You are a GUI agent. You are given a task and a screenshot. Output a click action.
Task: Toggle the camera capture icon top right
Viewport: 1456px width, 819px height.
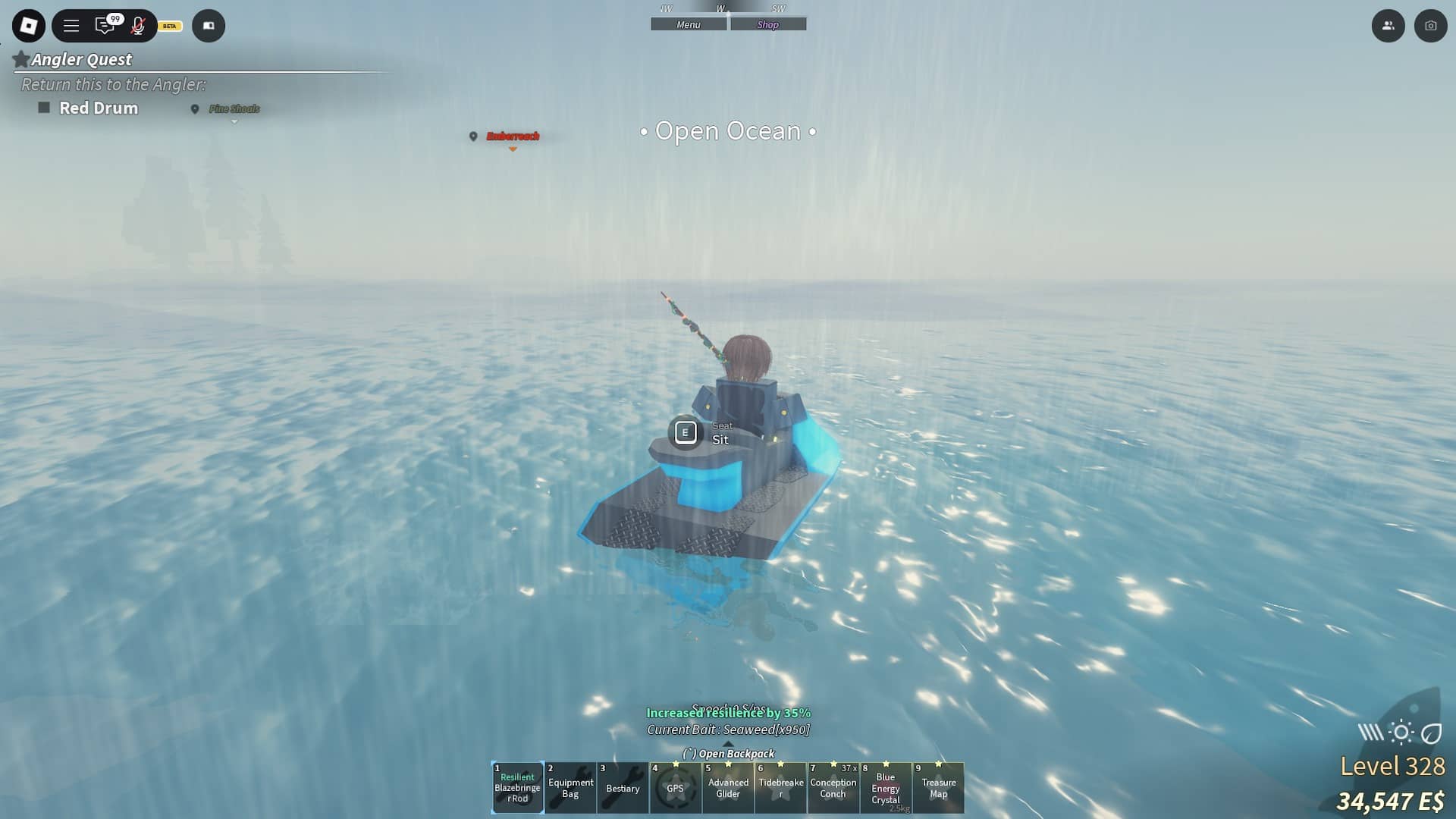pyautogui.click(x=1429, y=25)
